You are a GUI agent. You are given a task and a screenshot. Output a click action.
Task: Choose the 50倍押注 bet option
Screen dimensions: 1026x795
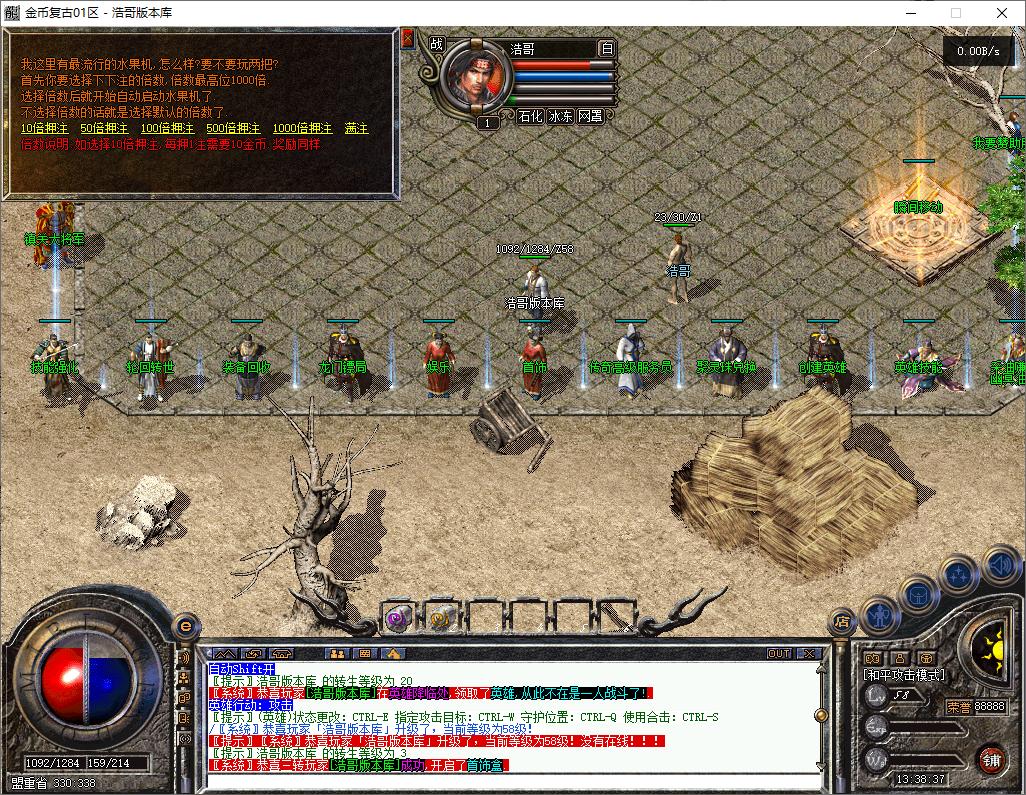point(104,129)
